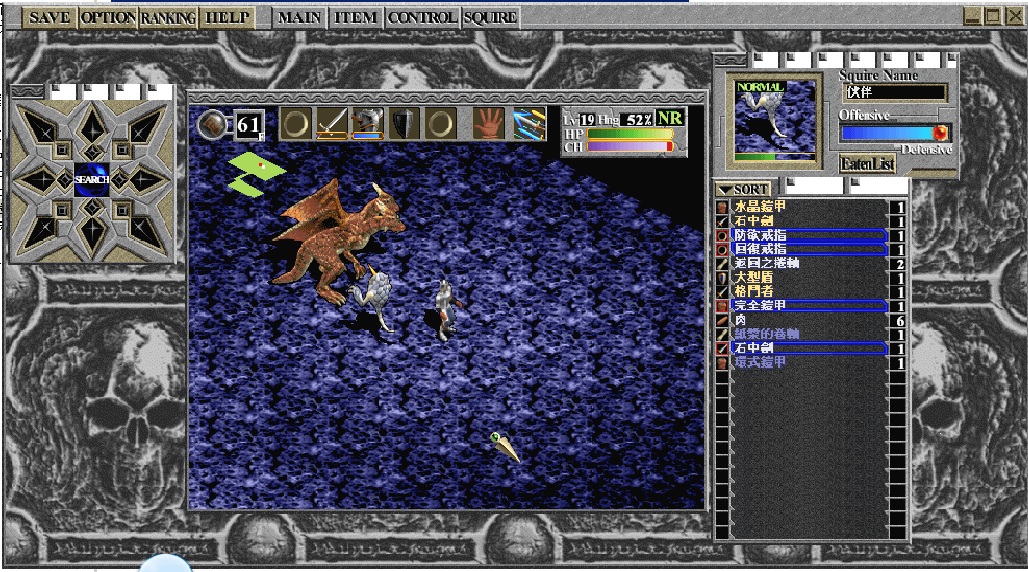Open the OPTION menu
The width and height of the screenshot is (1028, 572).
coord(107,17)
